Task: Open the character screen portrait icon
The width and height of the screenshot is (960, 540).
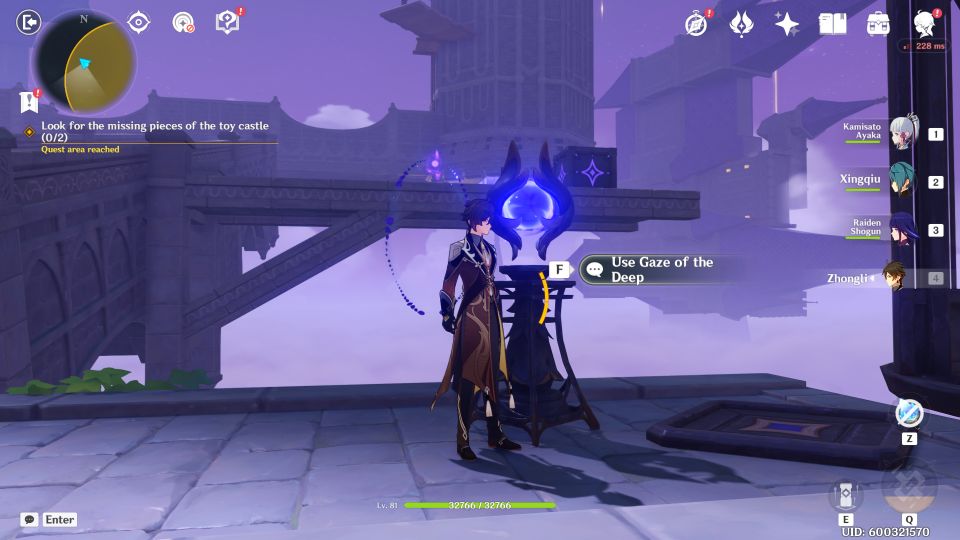Action: coord(924,23)
